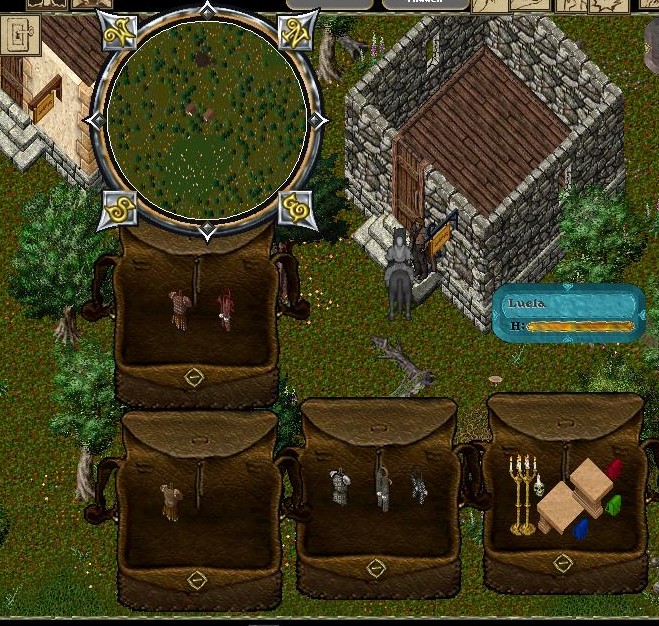
Task: Select the green cube item
Action: [613, 504]
